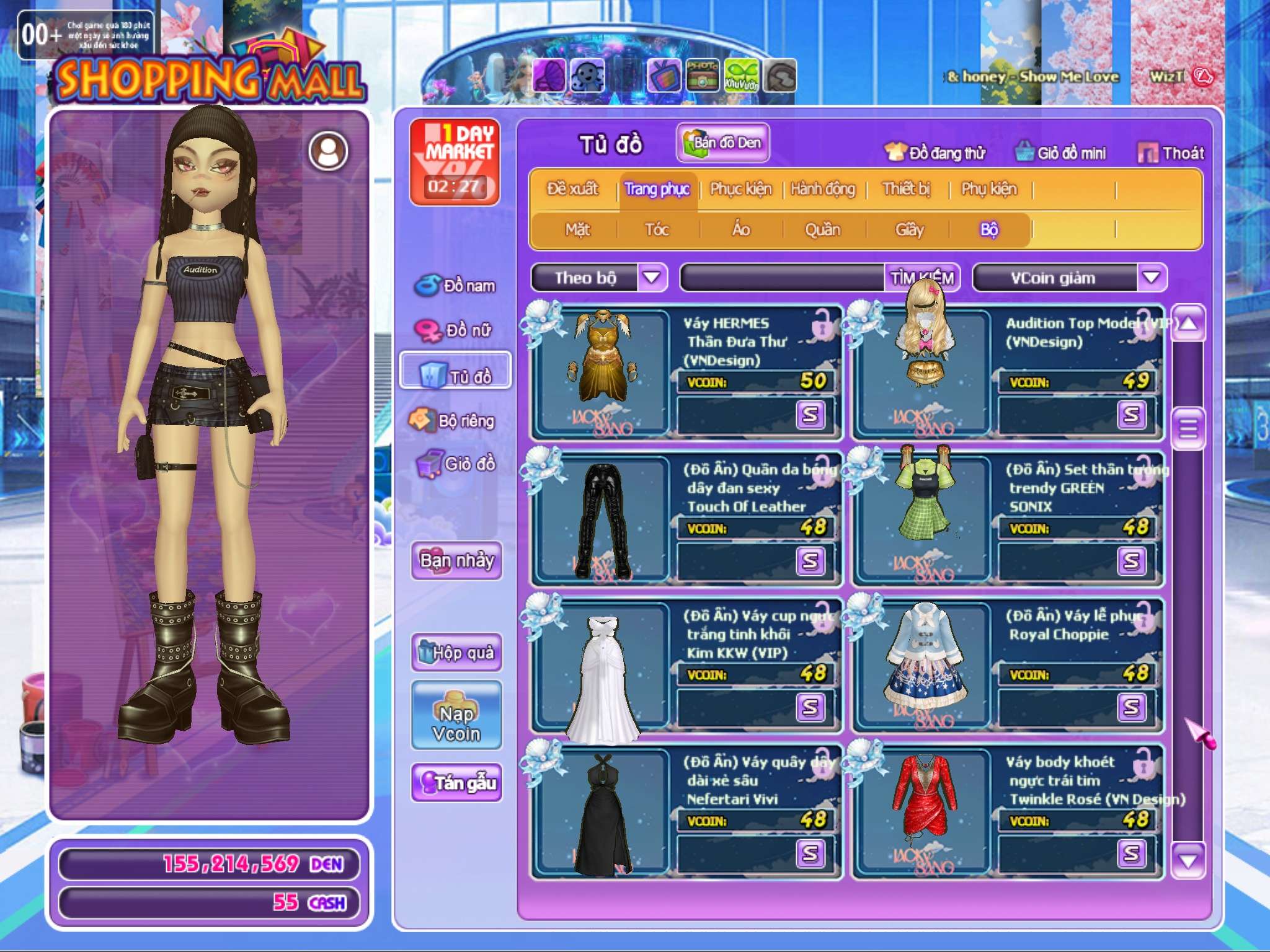Viewport: 1270px width, 952px height.
Task: Choose the Đồ nữ category
Action: tap(455, 330)
